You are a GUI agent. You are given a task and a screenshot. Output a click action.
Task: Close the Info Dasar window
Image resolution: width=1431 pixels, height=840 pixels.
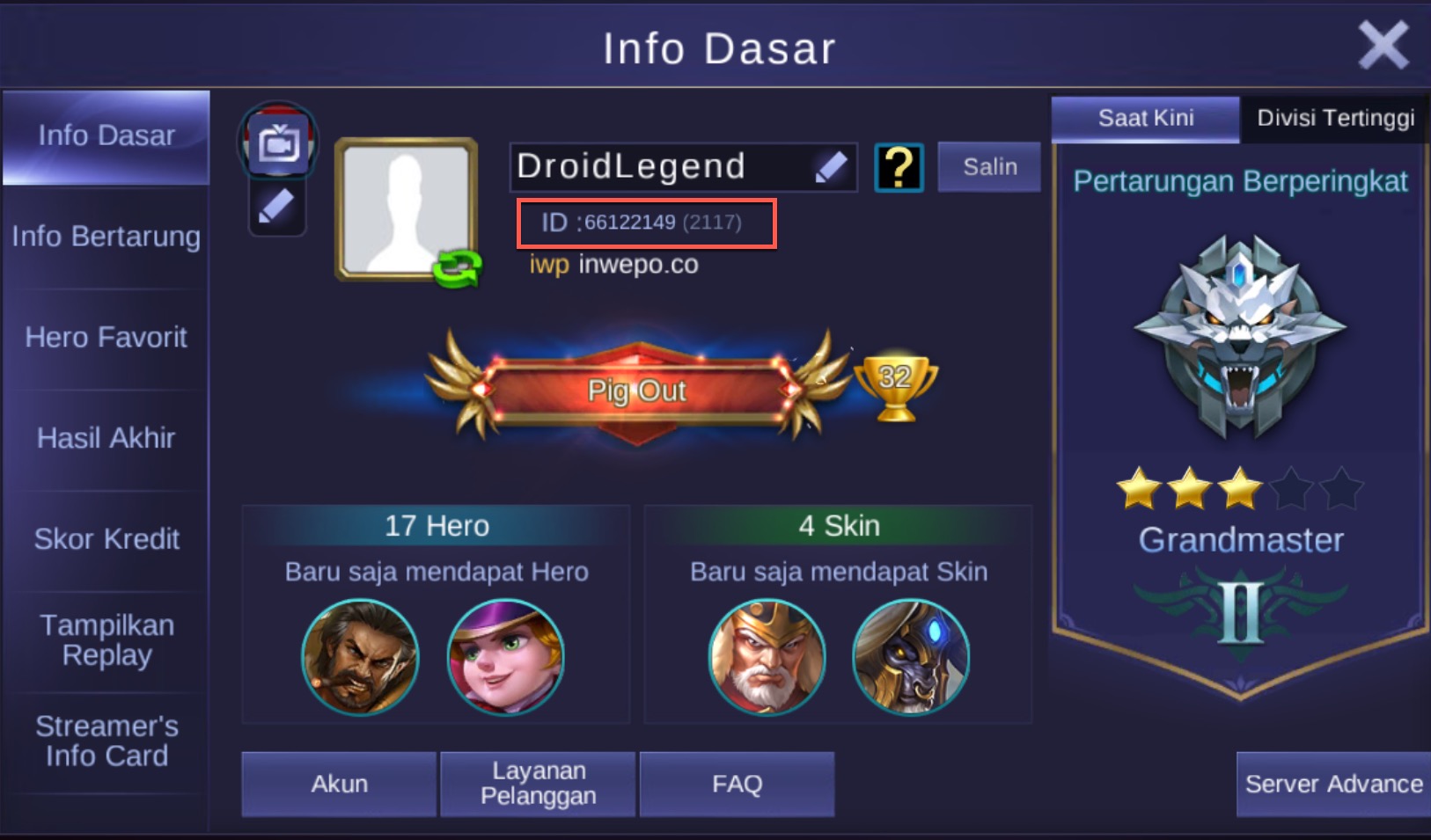click(x=1383, y=44)
